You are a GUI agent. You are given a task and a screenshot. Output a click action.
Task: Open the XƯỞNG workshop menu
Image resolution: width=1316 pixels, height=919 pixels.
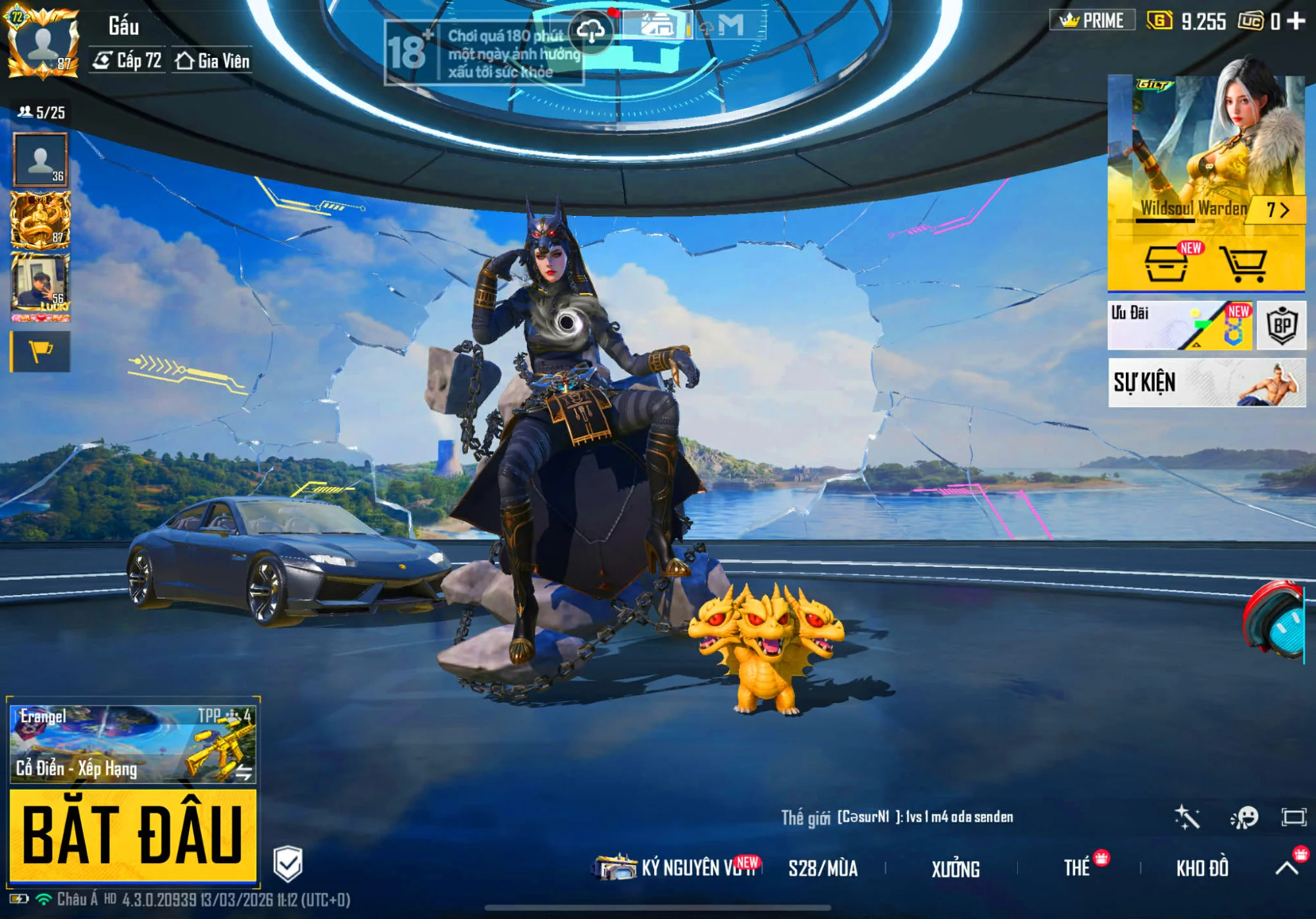(955, 869)
